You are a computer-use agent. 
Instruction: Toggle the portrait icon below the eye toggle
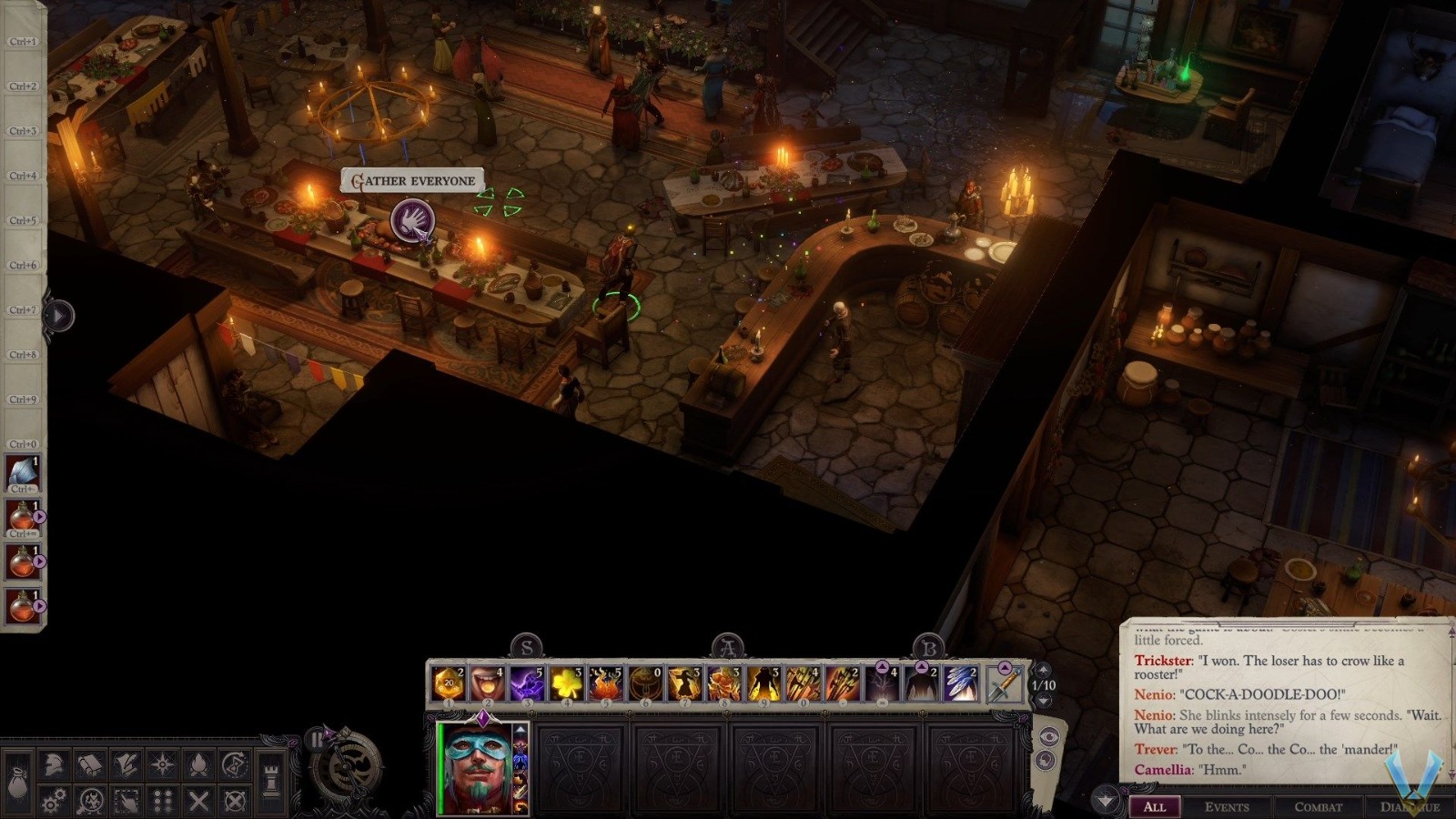click(1046, 759)
